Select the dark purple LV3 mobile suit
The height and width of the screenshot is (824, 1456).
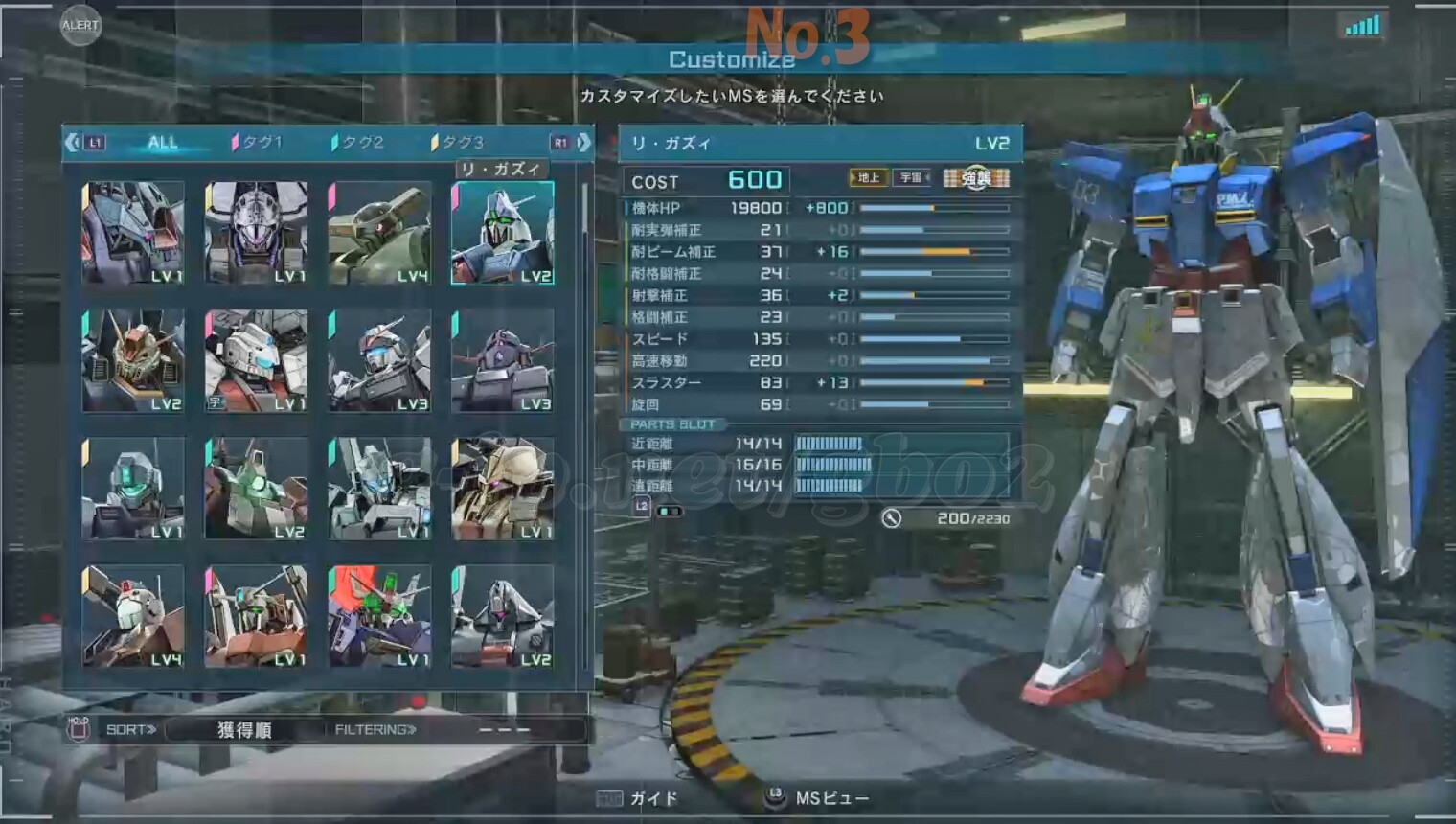pyautogui.click(x=502, y=361)
